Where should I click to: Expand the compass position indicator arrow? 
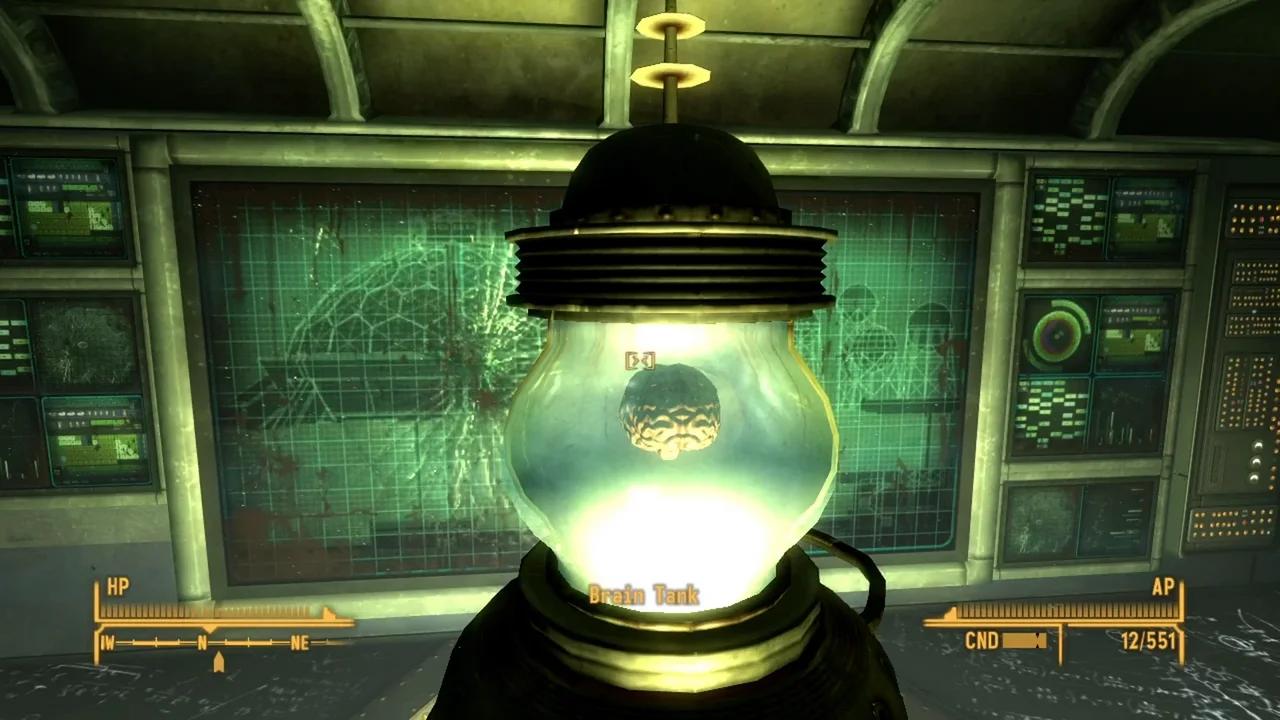pyautogui.click(x=219, y=661)
